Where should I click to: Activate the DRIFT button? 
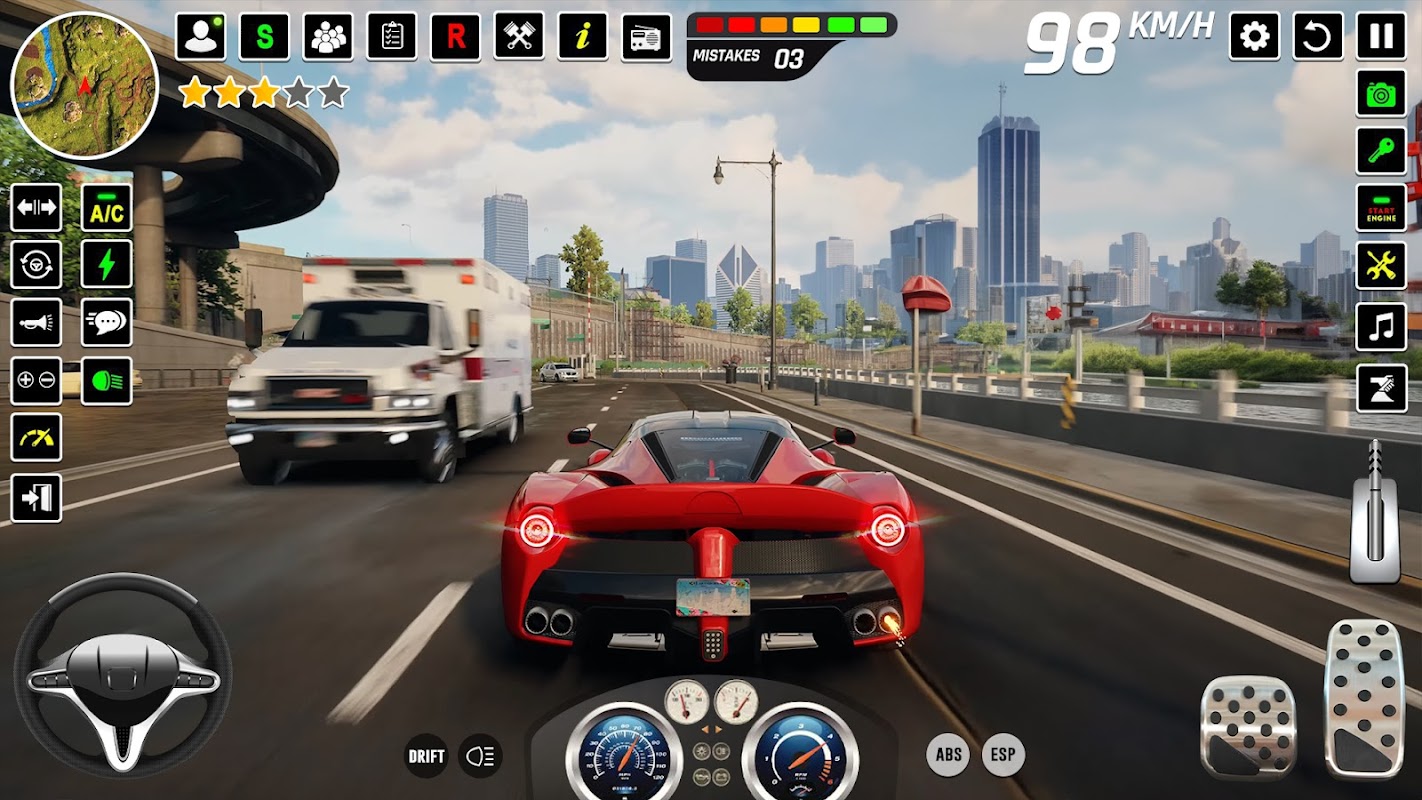coord(426,756)
